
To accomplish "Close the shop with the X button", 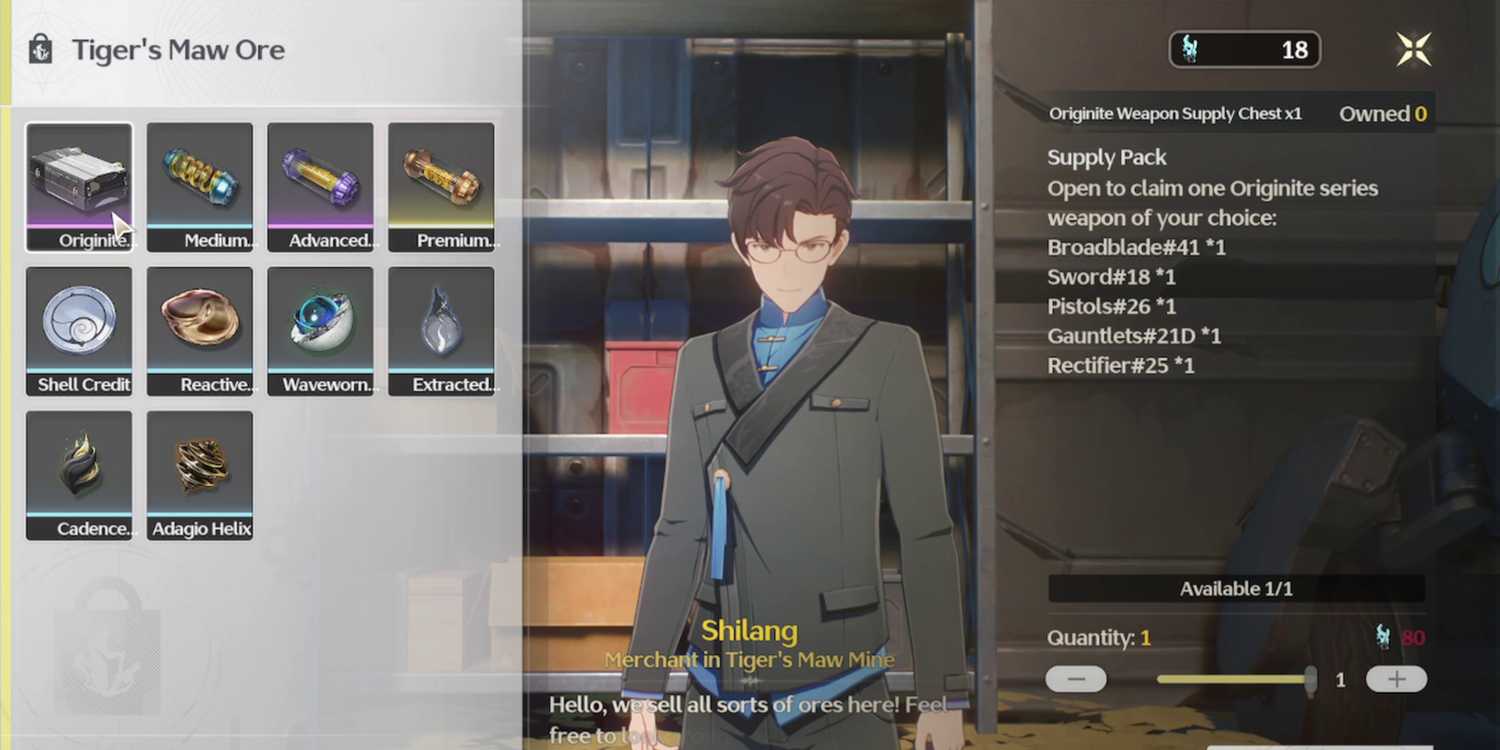I will pyautogui.click(x=1414, y=49).
